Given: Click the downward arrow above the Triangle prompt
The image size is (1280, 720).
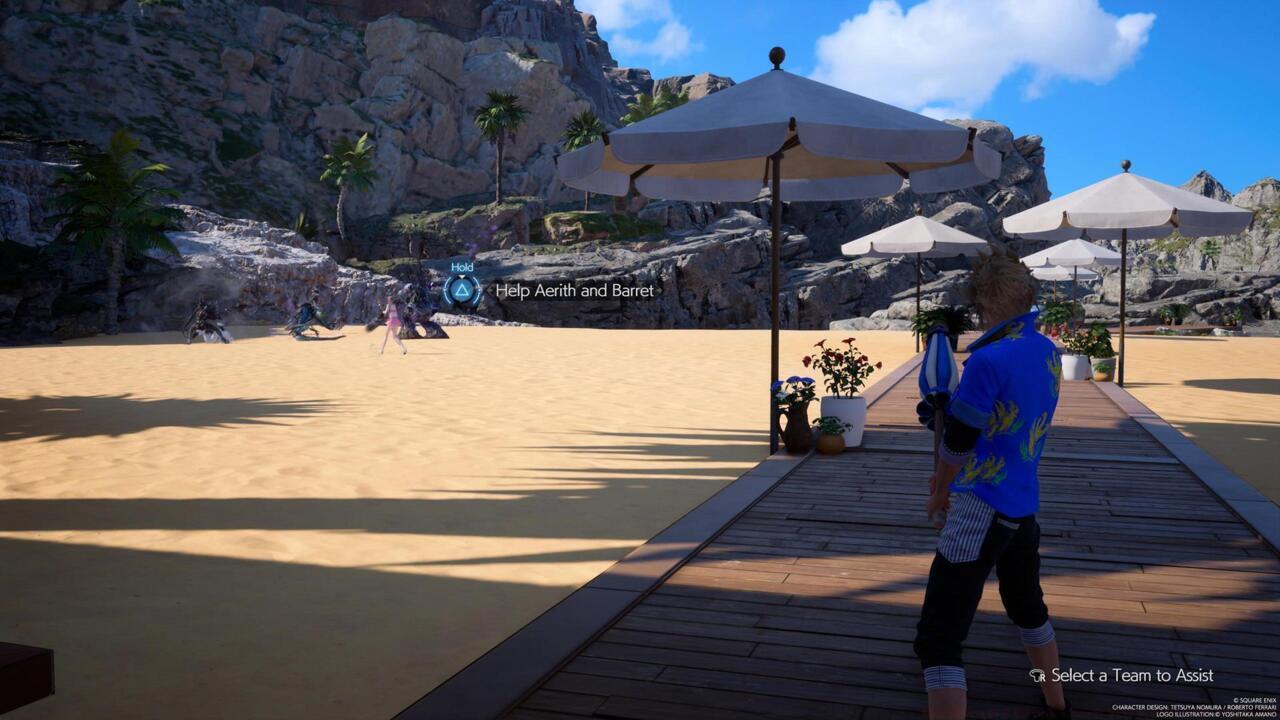Looking at the screenshot, I should click(461, 276).
